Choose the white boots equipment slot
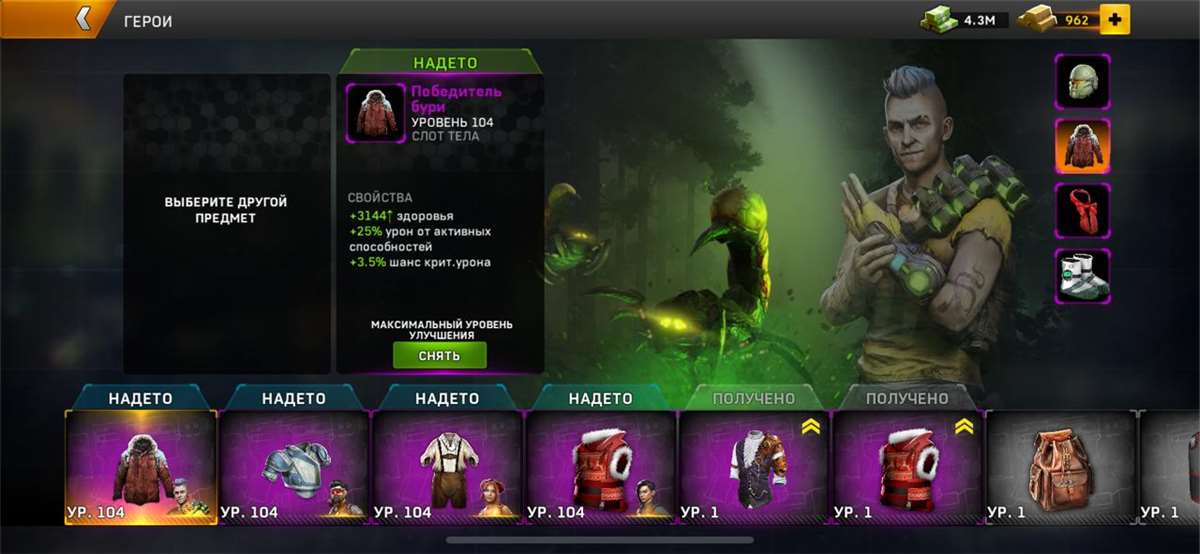The height and width of the screenshot is (554, 1200). click(1082, 276)
